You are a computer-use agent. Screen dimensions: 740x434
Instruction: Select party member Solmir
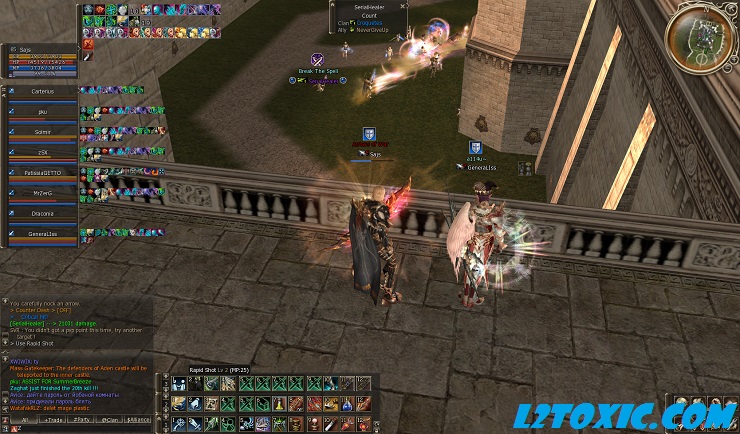click(x=43, y=132)
